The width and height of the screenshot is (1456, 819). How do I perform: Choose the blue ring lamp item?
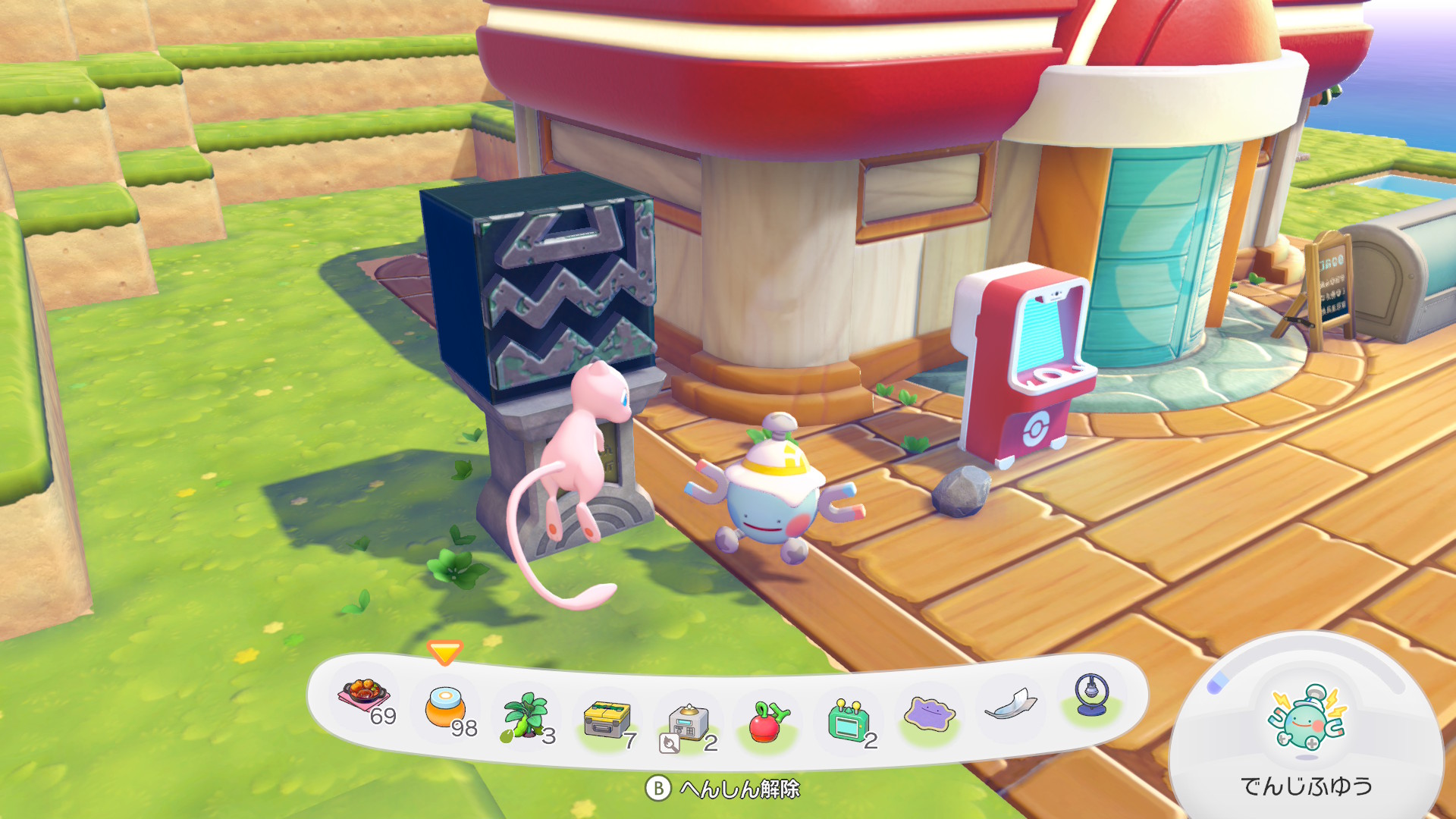coord(1092,695)
